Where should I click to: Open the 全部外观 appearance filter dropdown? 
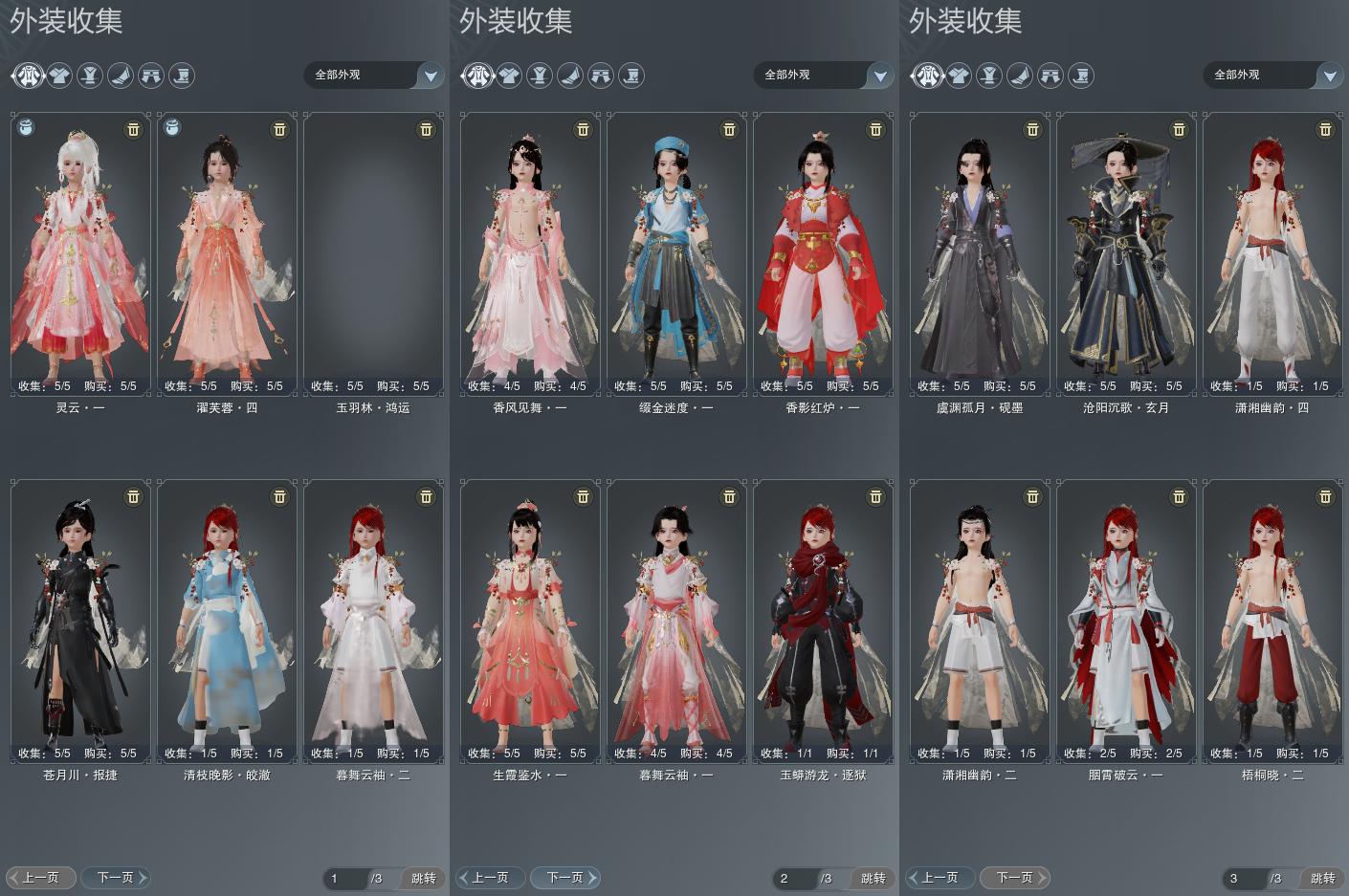coord(373,75)
